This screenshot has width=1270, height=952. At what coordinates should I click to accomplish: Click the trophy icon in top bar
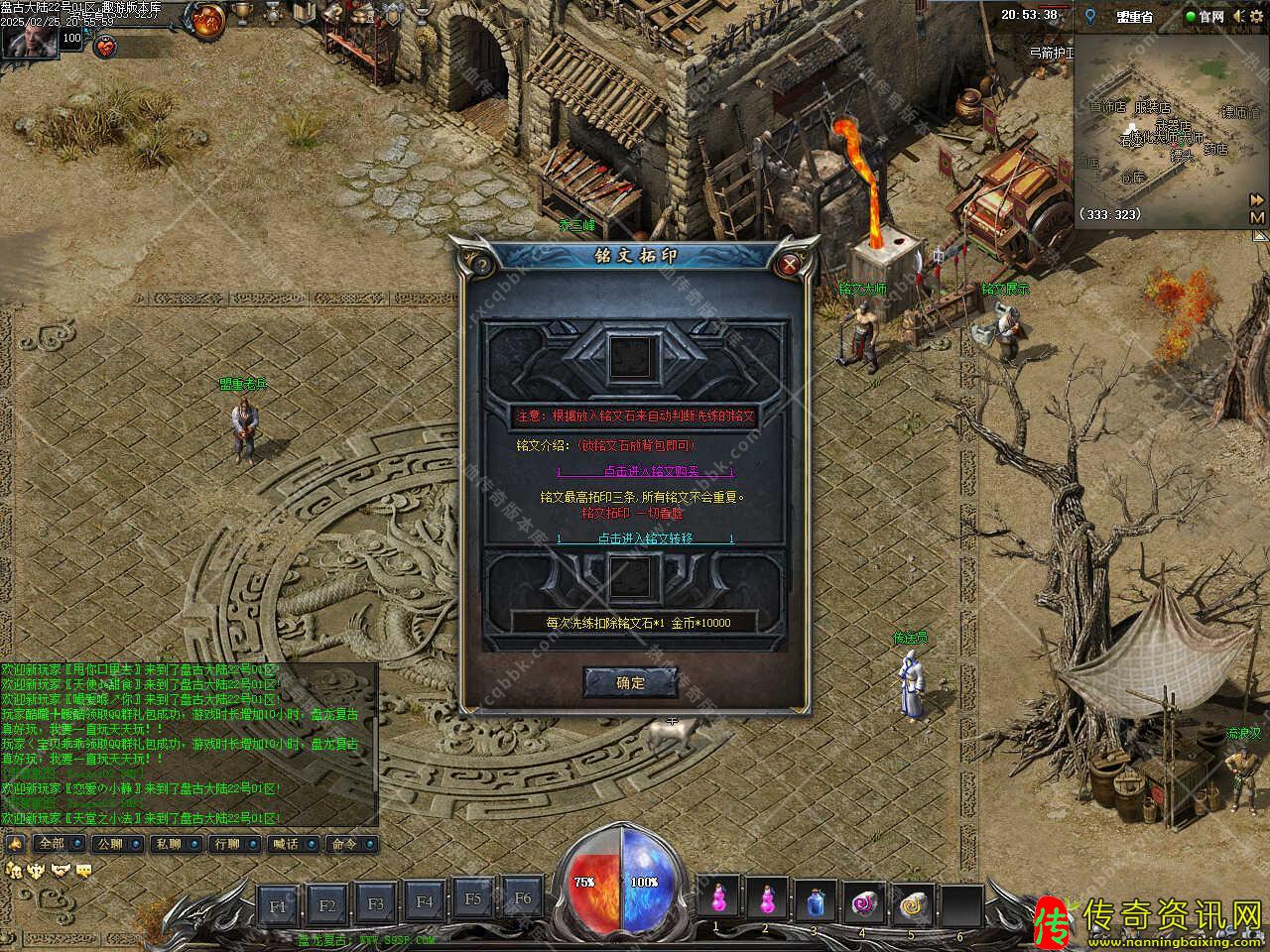[x=244, y=15]
